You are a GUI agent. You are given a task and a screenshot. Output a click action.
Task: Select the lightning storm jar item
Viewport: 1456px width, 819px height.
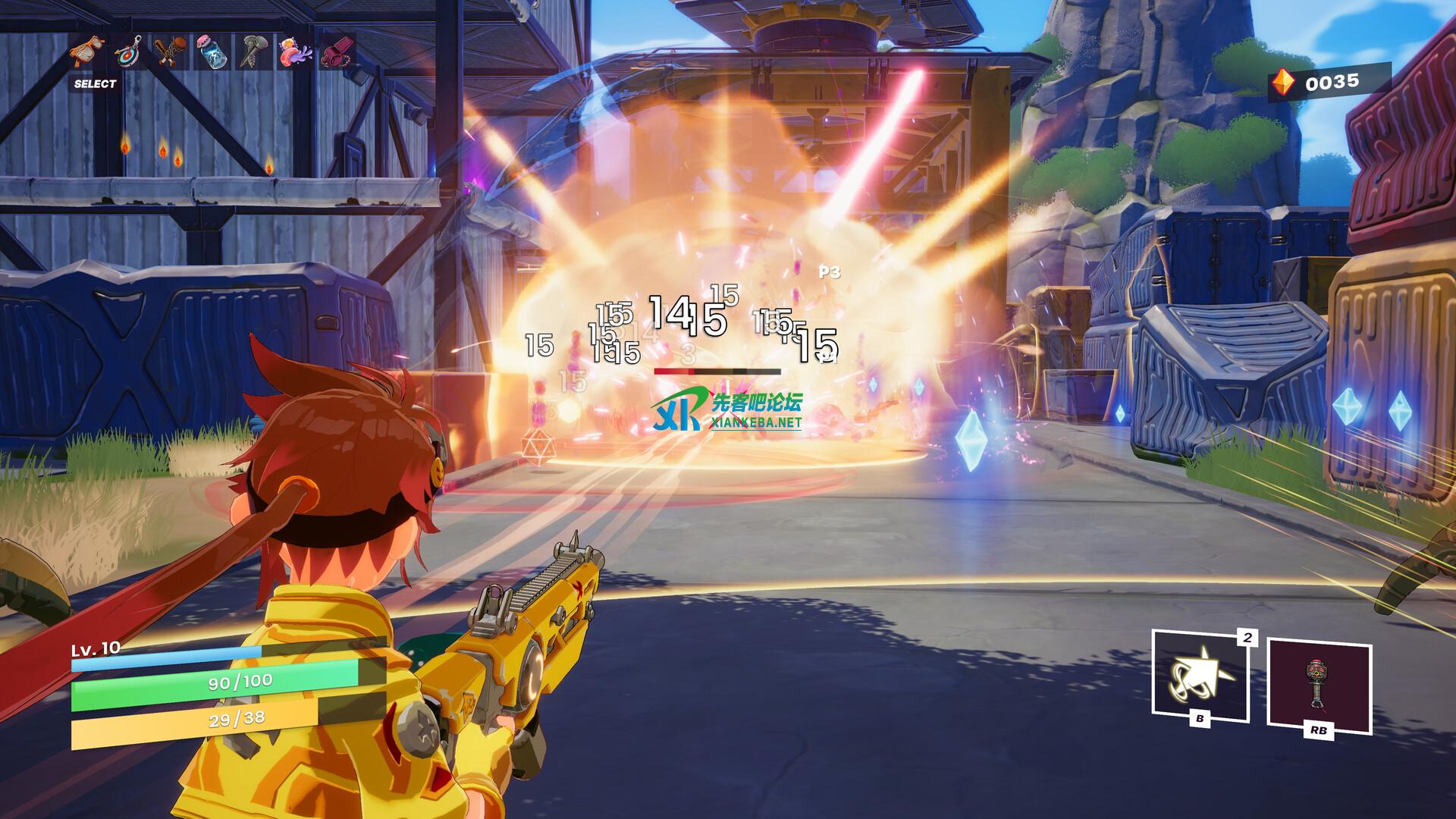click(210, 52)
